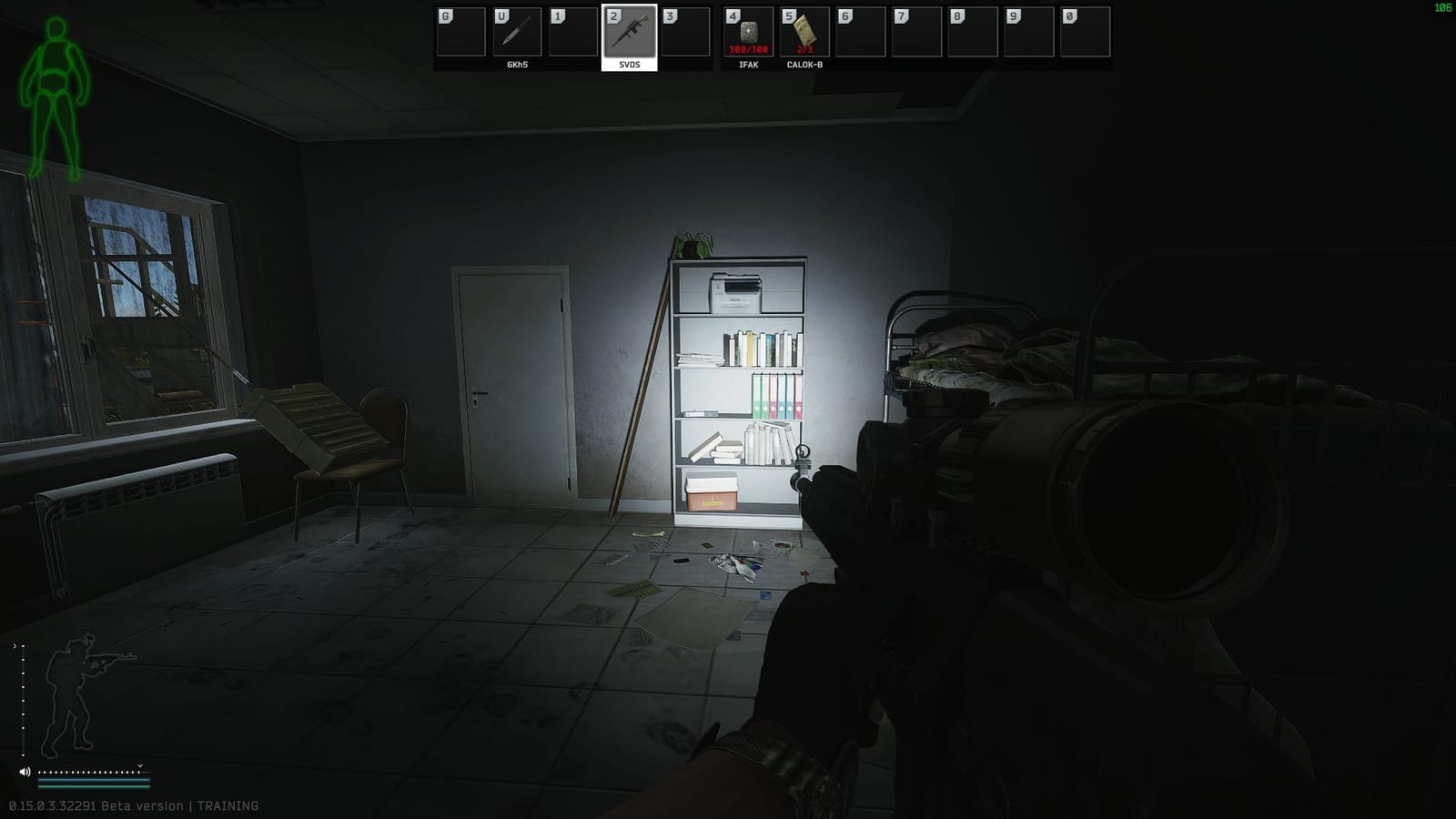Click the crouching stance figure indicator
1456x819 pixels.
click(71, 692)
